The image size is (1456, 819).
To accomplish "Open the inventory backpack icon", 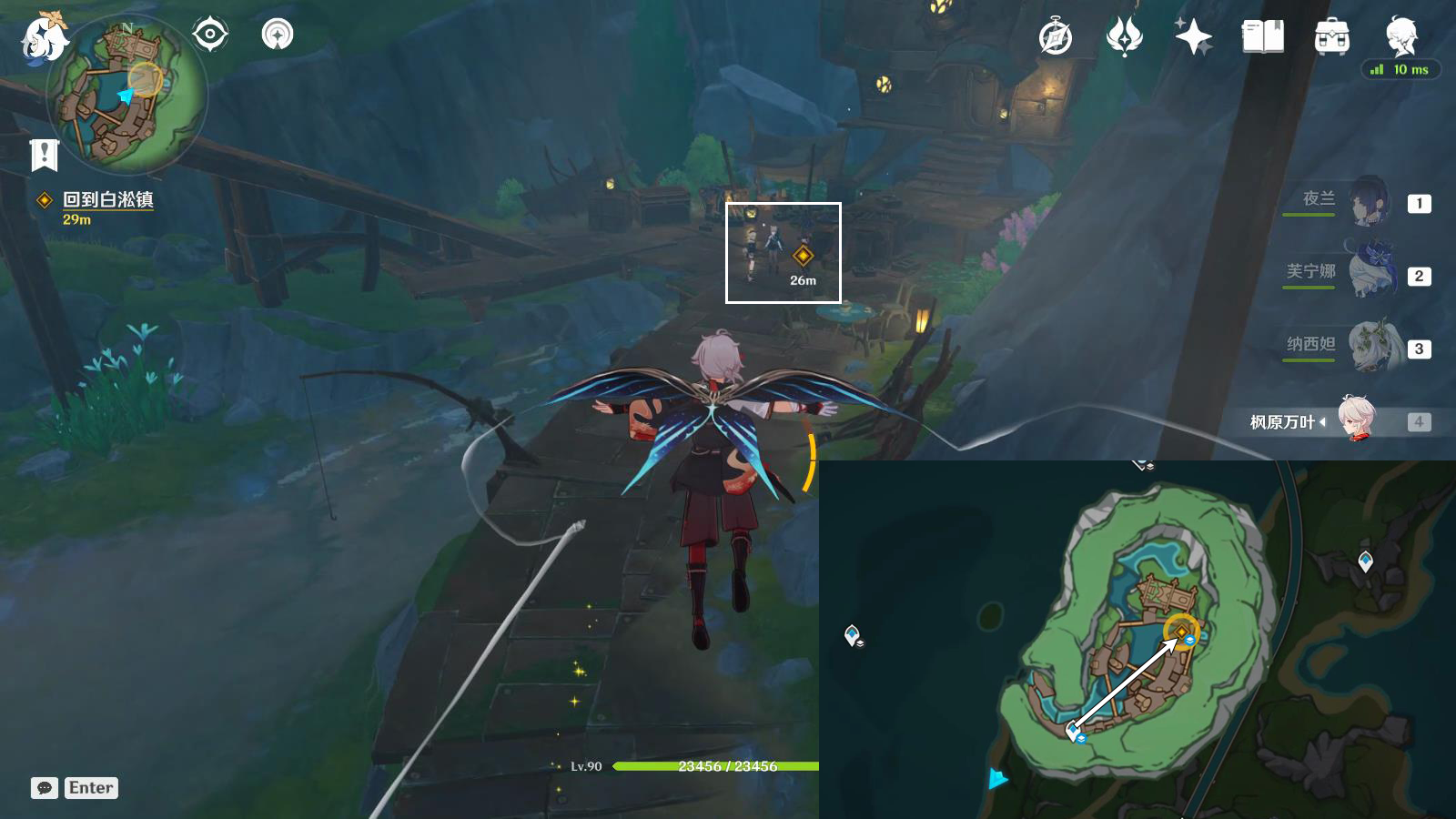I will tap(1331, 37).
